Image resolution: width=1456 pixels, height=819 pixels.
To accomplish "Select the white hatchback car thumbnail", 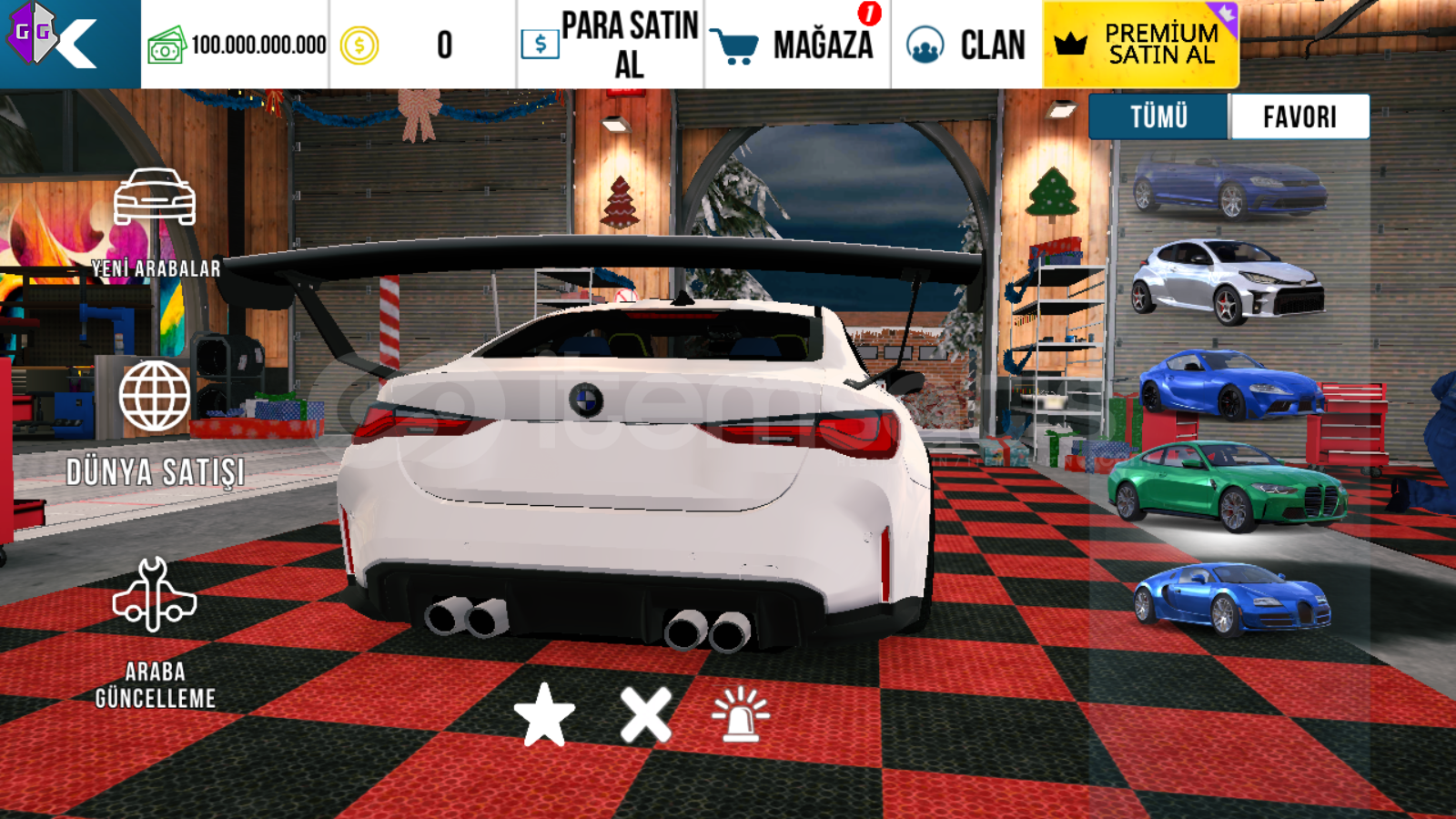I will 1228,280.
